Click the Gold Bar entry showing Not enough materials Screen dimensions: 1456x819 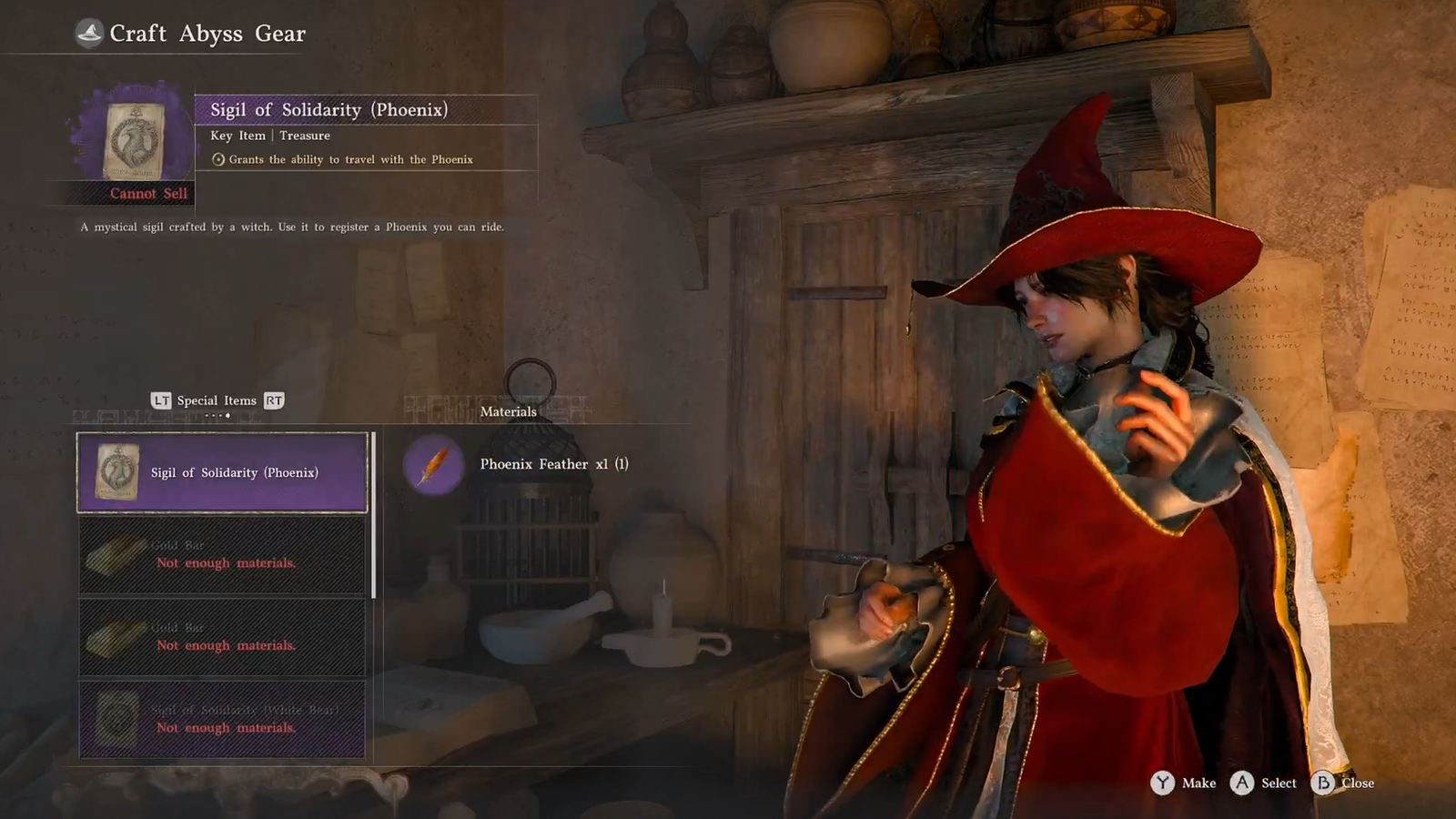pos(223,555)
